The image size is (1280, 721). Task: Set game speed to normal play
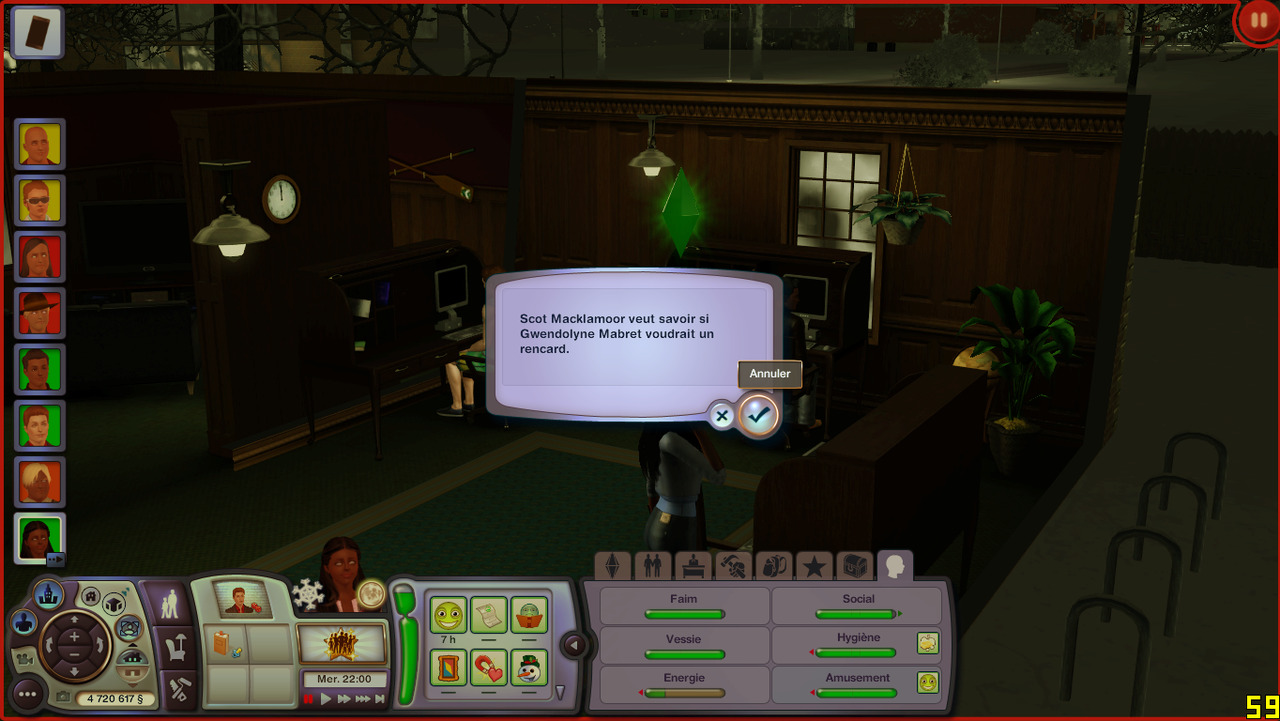point(326,699)
